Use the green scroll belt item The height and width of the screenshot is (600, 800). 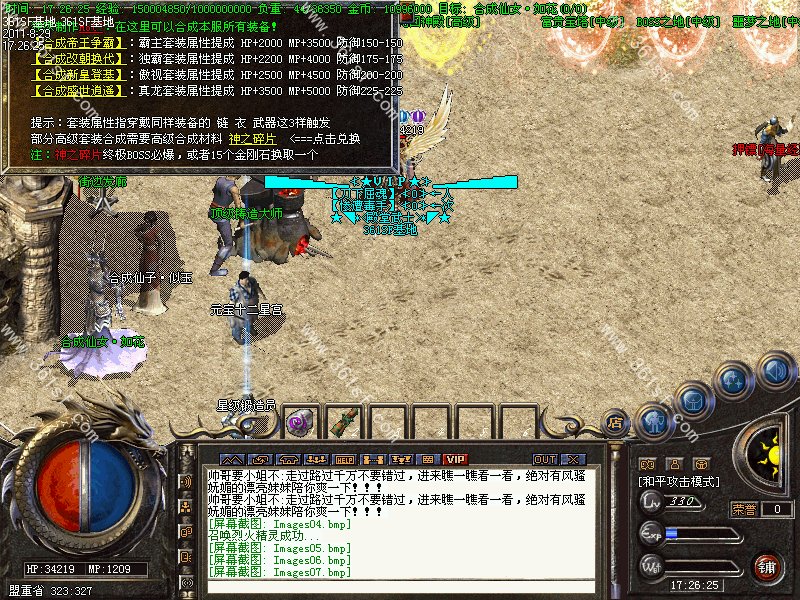point(343,422)
